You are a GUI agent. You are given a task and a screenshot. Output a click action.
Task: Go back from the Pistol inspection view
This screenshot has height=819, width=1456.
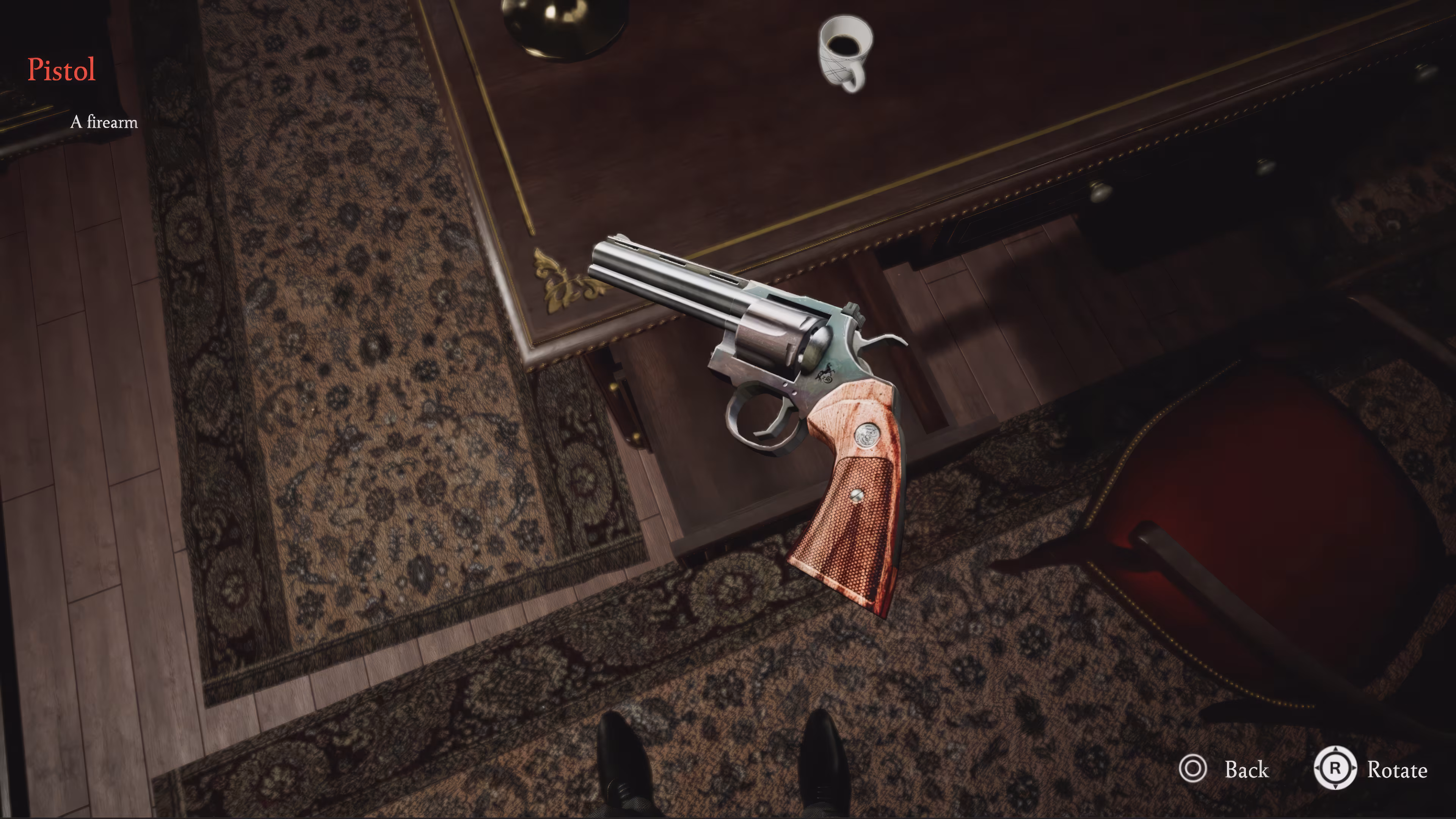(x=1224, y=769)
